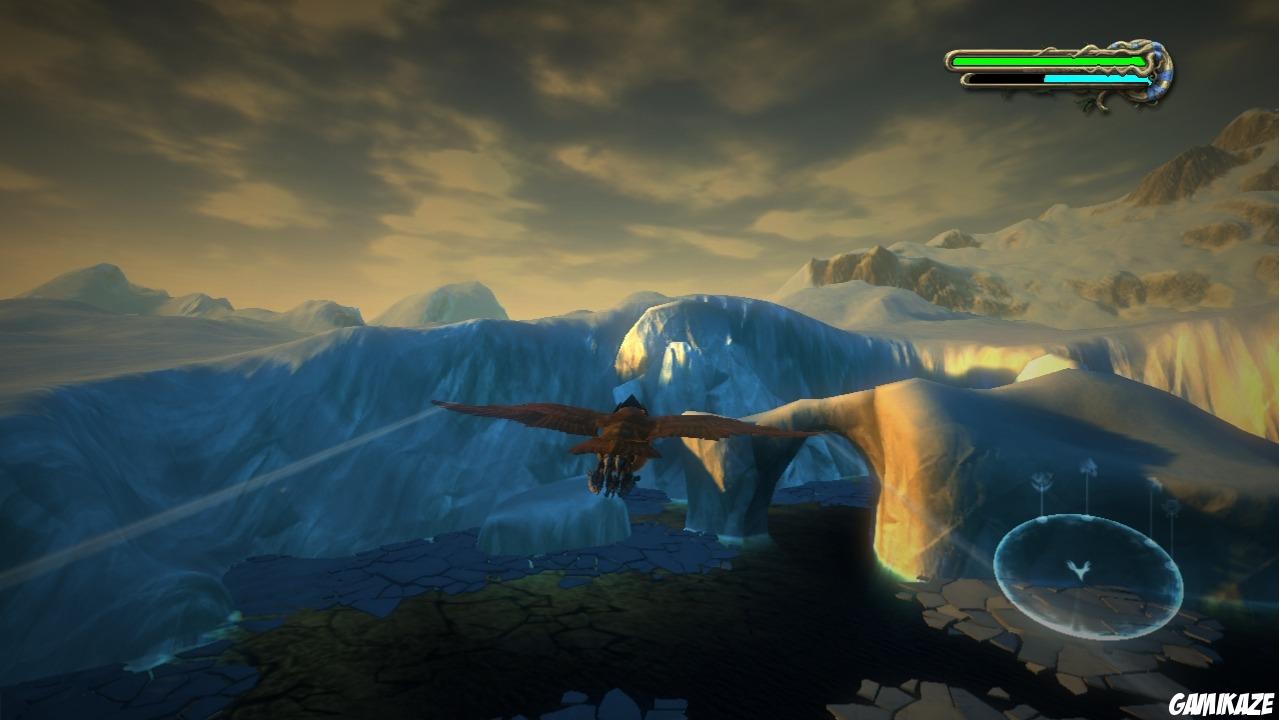
Task: Click the dome-shaped radar minimap
Action: [1088, 577]
